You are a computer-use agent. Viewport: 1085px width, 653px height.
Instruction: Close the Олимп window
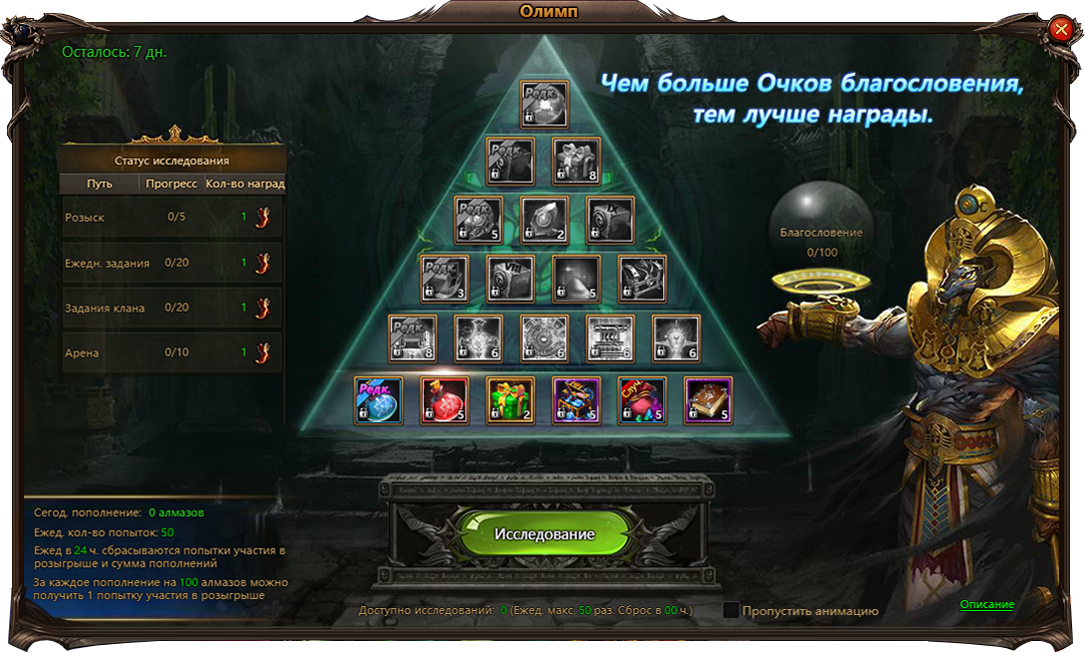[x=1061, y=30]
